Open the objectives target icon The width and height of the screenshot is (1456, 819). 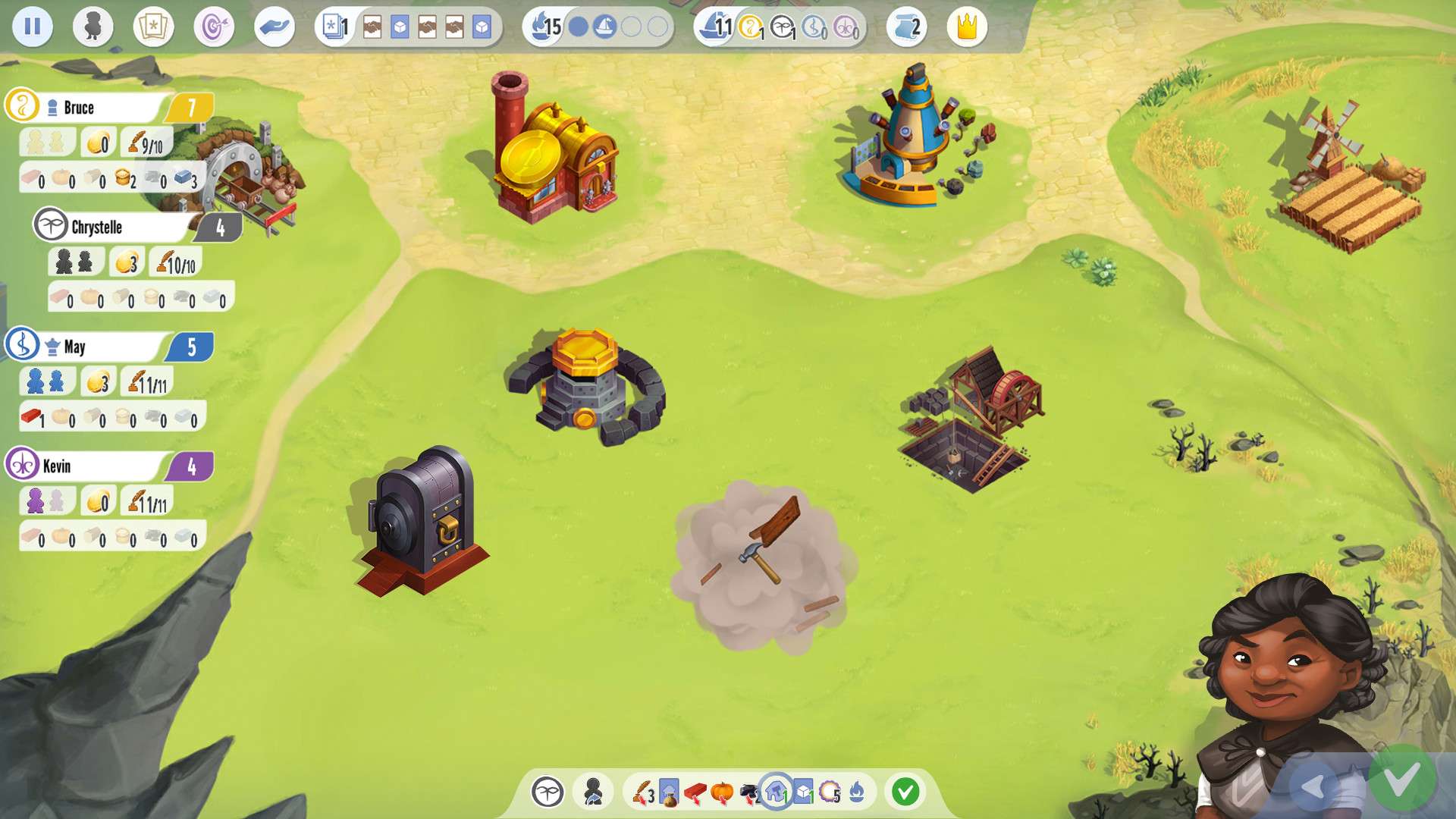(x=214, y=27)
